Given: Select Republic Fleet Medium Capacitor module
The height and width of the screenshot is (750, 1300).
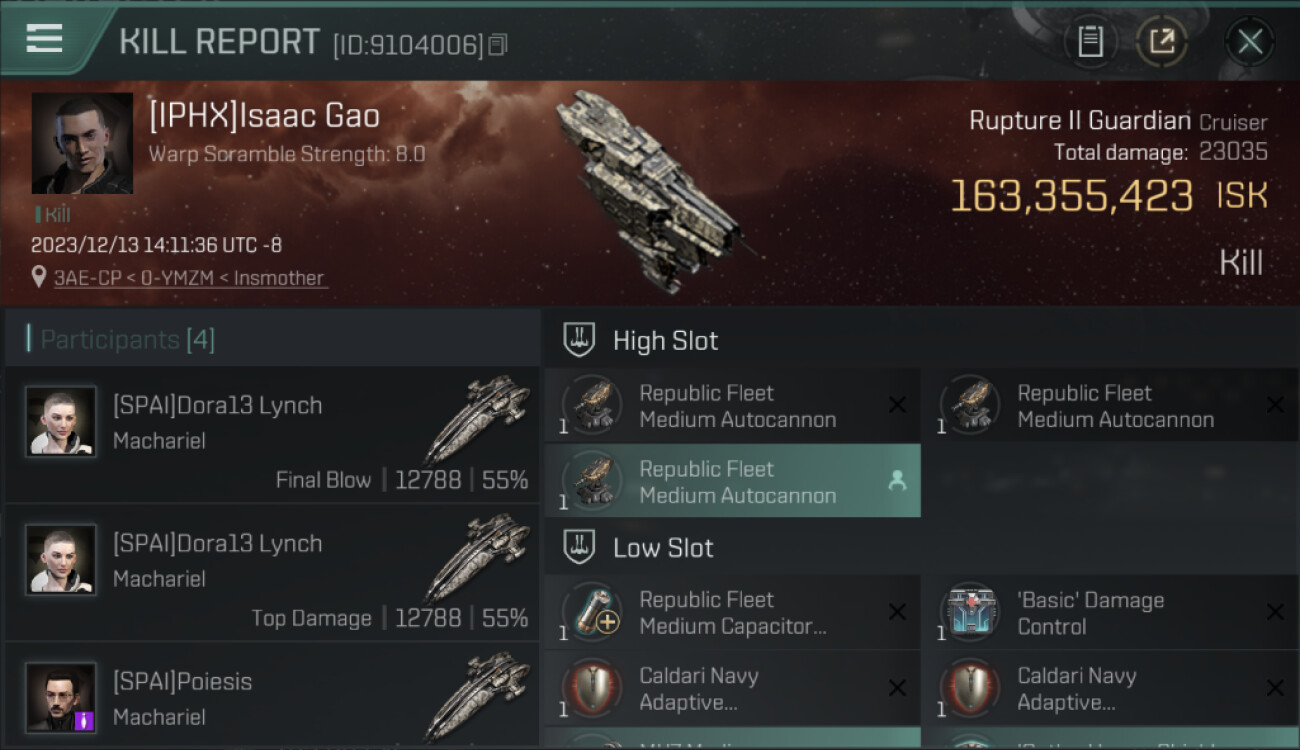Looking at the screenshot, I should tap(732, 613).
